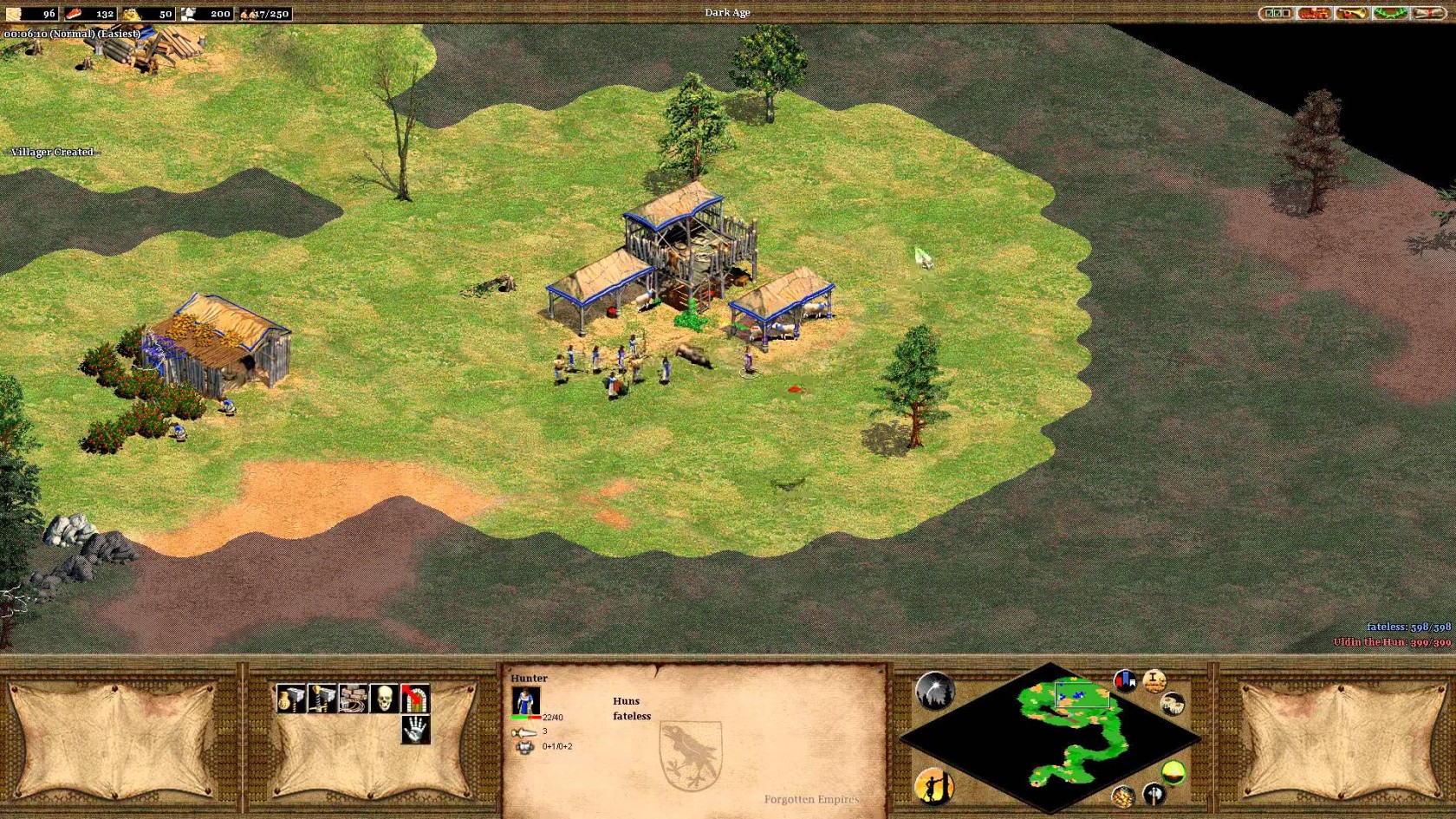Click the skull delete unit button
This screenshot has height=819, width=1456.
[384, 699]
